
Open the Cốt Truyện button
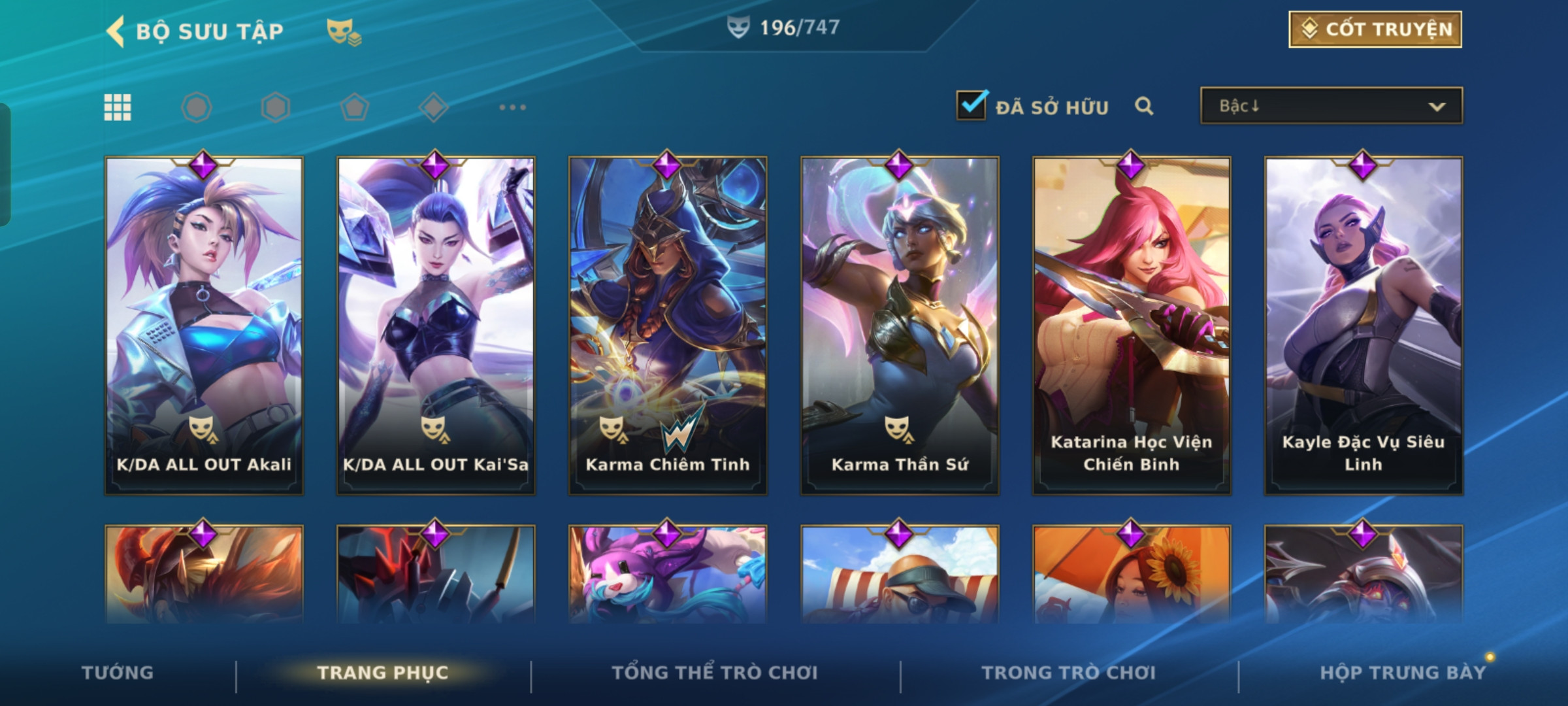[x=1375, y=29]
